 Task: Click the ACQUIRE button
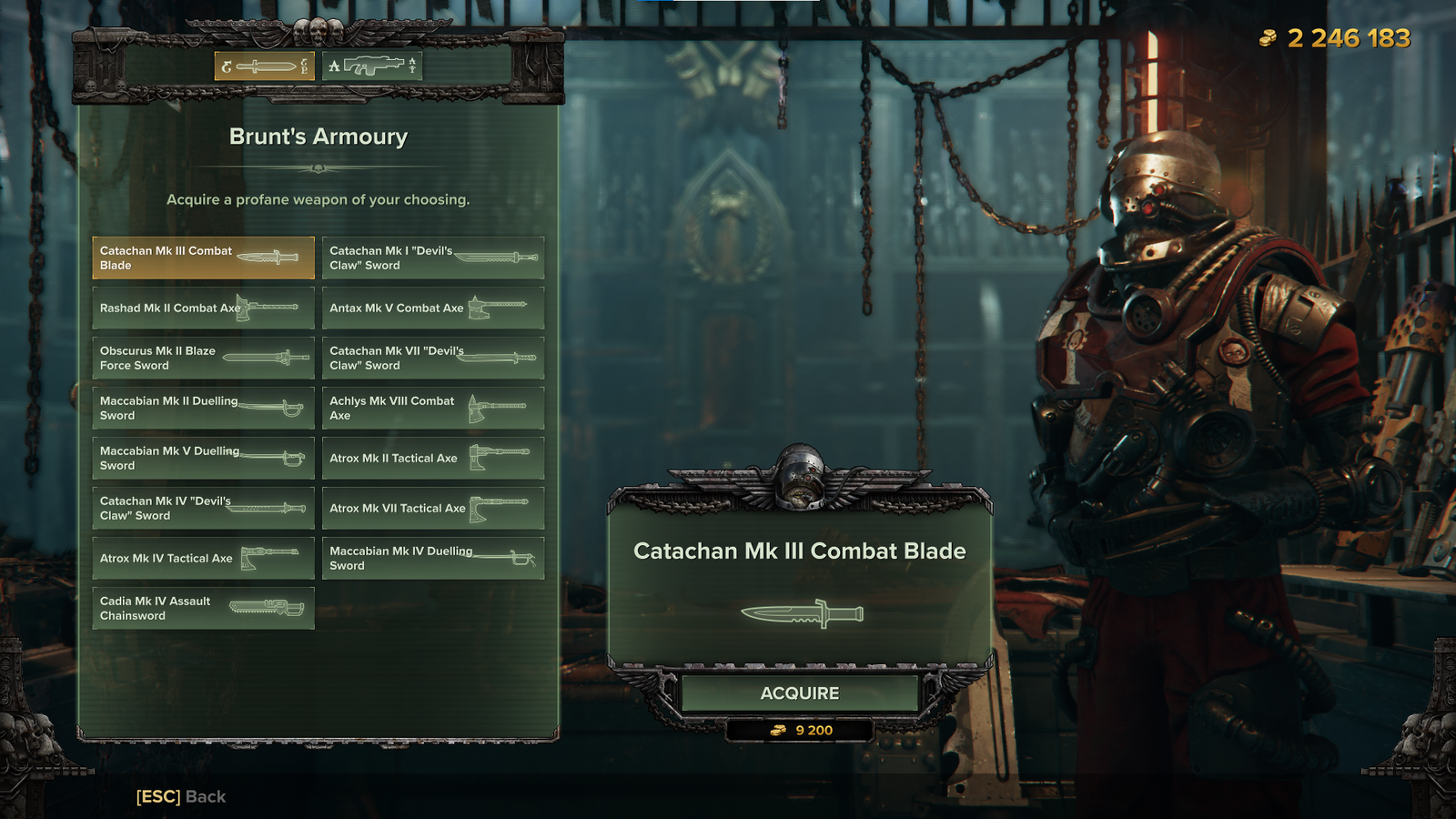coord(799,693)
